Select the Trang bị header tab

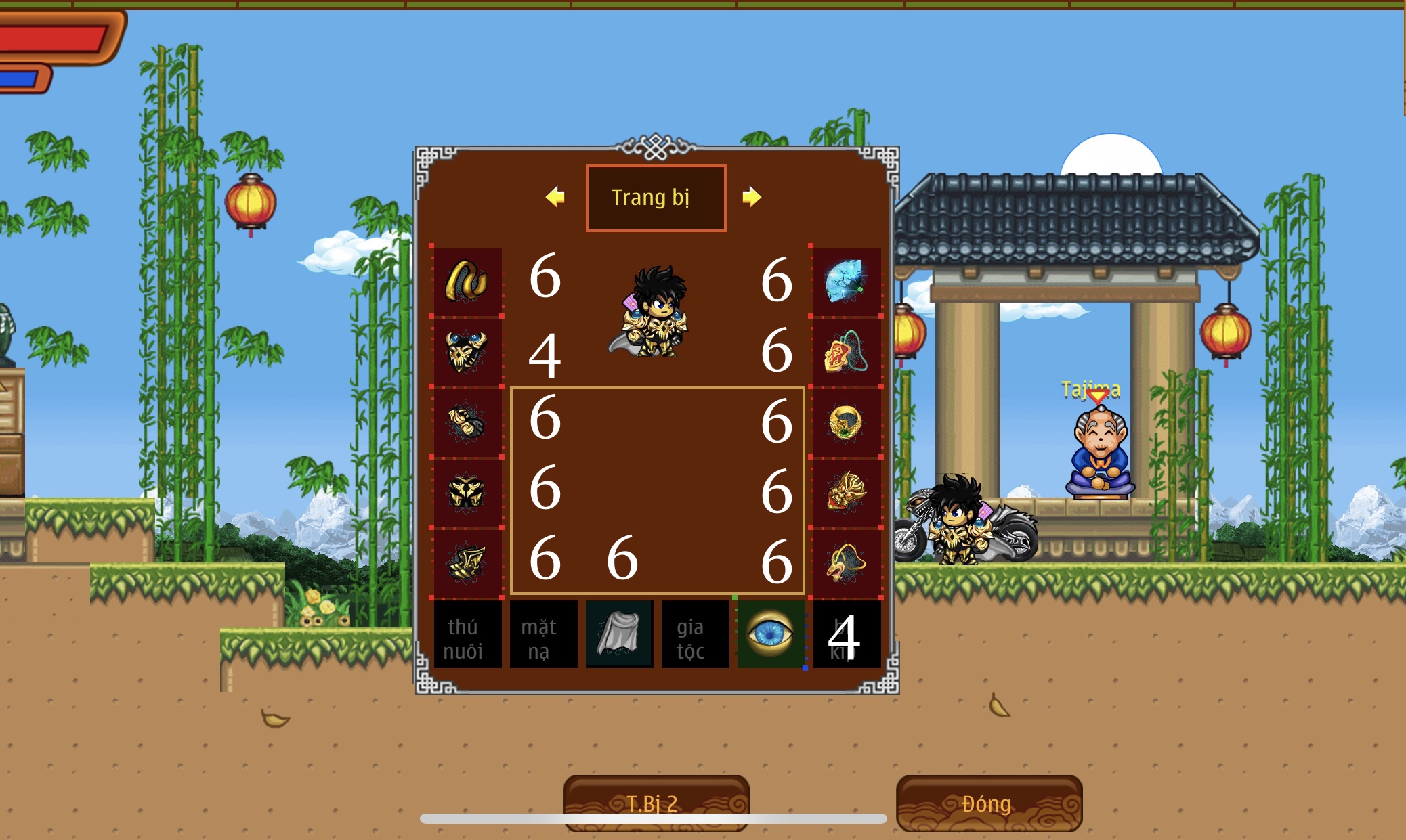(656, 198)
